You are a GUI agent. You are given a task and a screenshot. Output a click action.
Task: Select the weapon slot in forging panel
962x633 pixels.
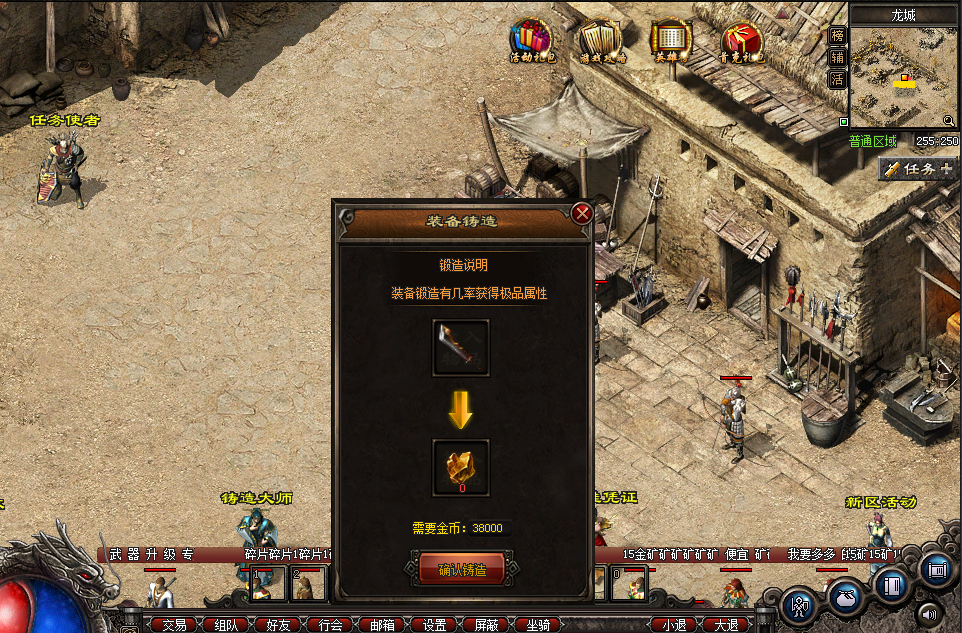[x=460, y=347]
